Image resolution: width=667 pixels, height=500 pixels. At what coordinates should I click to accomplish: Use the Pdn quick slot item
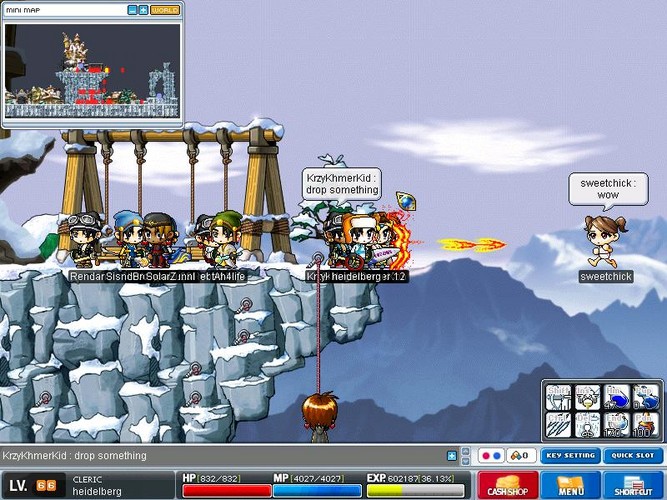click(x=646, y=425)
